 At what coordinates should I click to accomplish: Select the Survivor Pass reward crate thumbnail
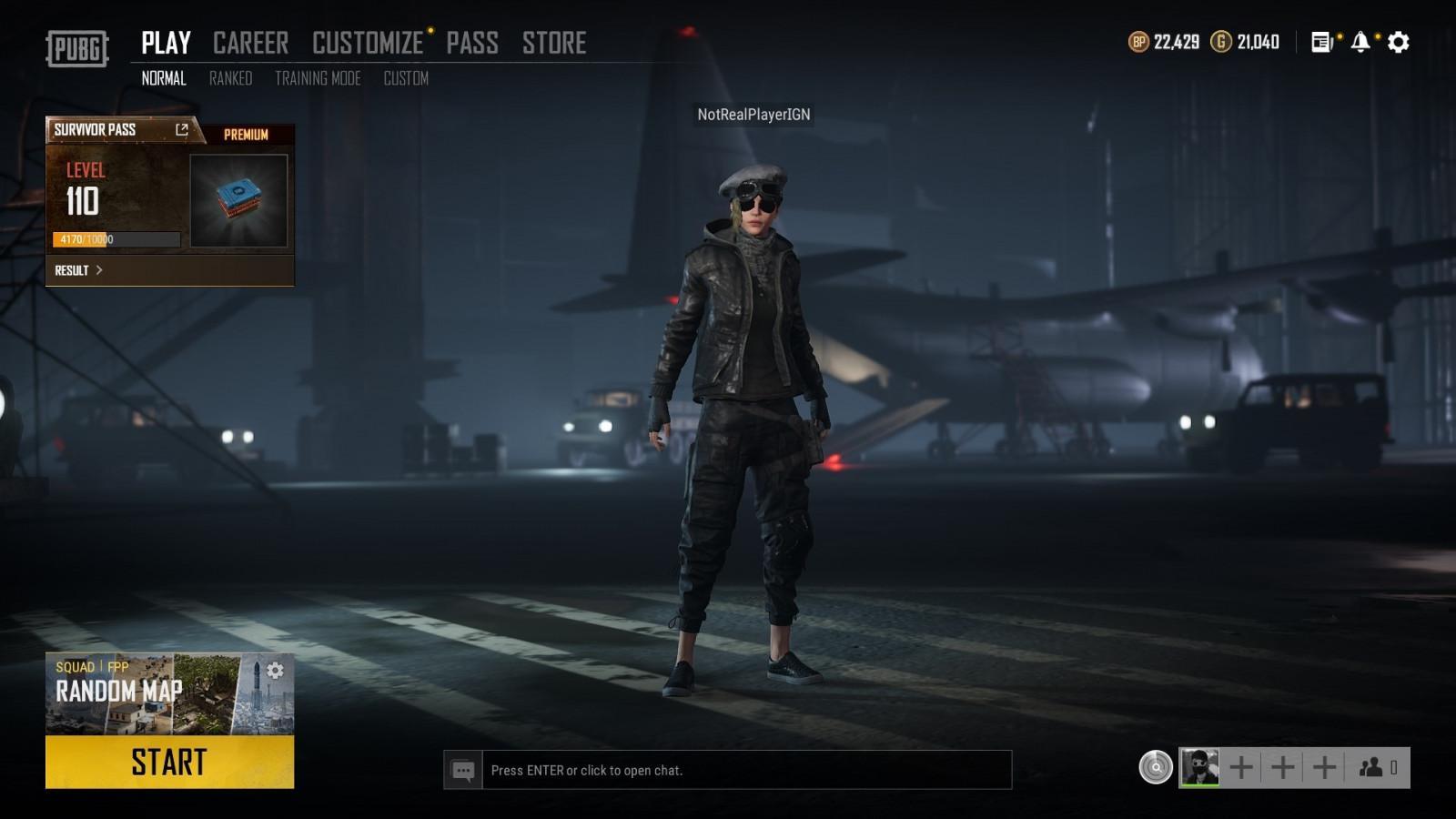238,200
